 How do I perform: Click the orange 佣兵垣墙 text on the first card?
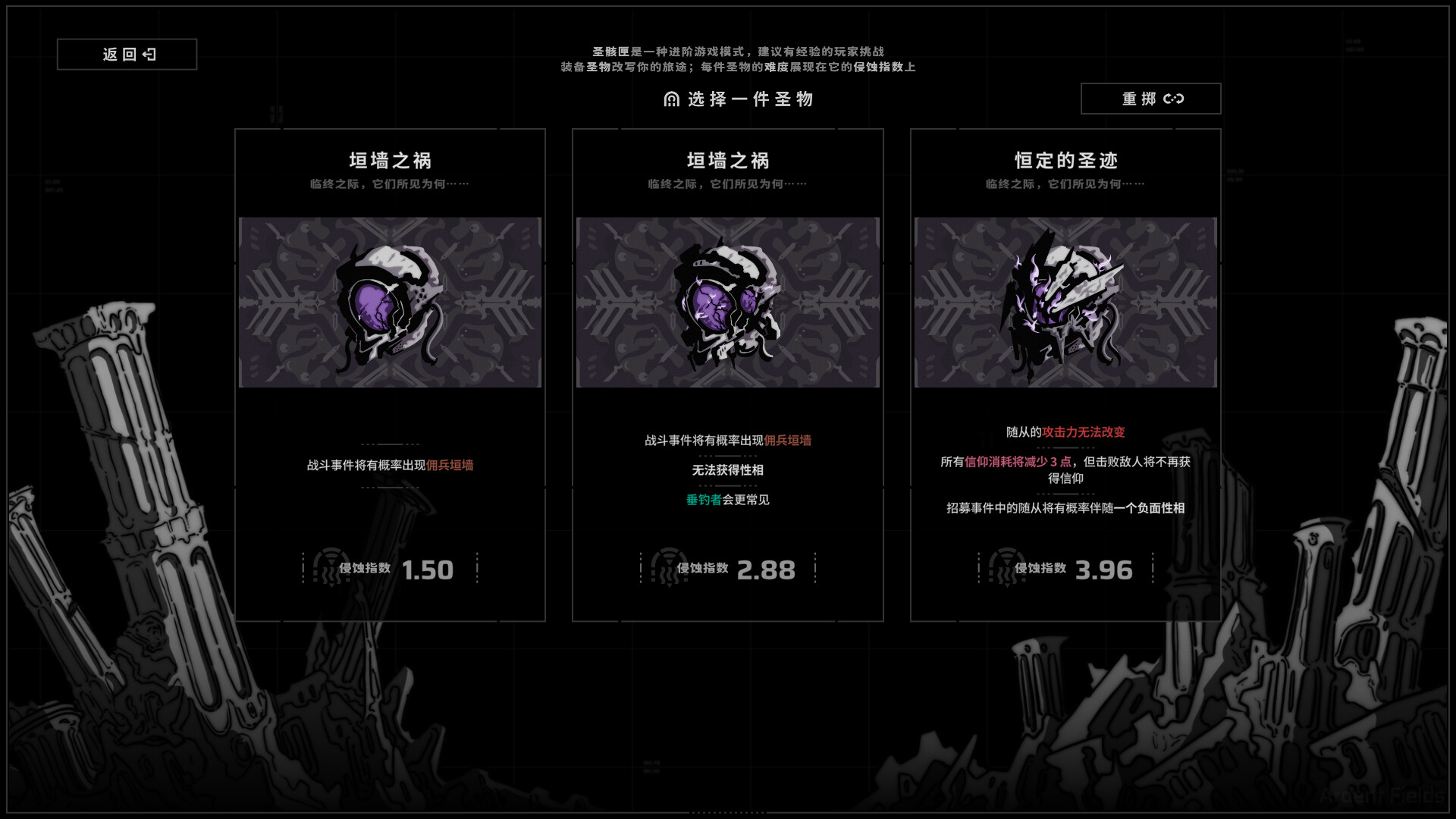click(449, 466)
